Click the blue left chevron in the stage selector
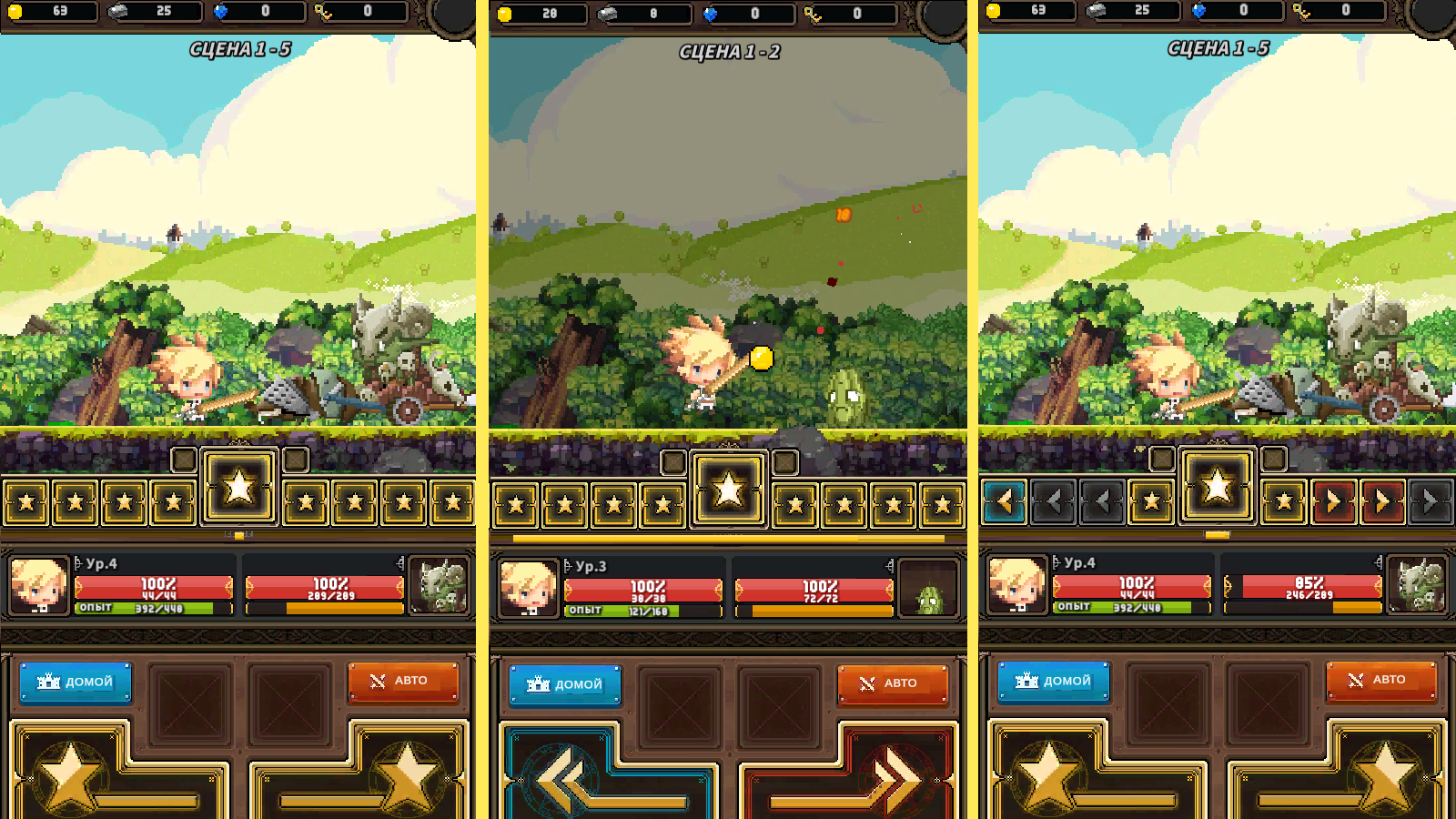Image resolution: width=1456 pixels, height=819 pixels. point(1003,501)
